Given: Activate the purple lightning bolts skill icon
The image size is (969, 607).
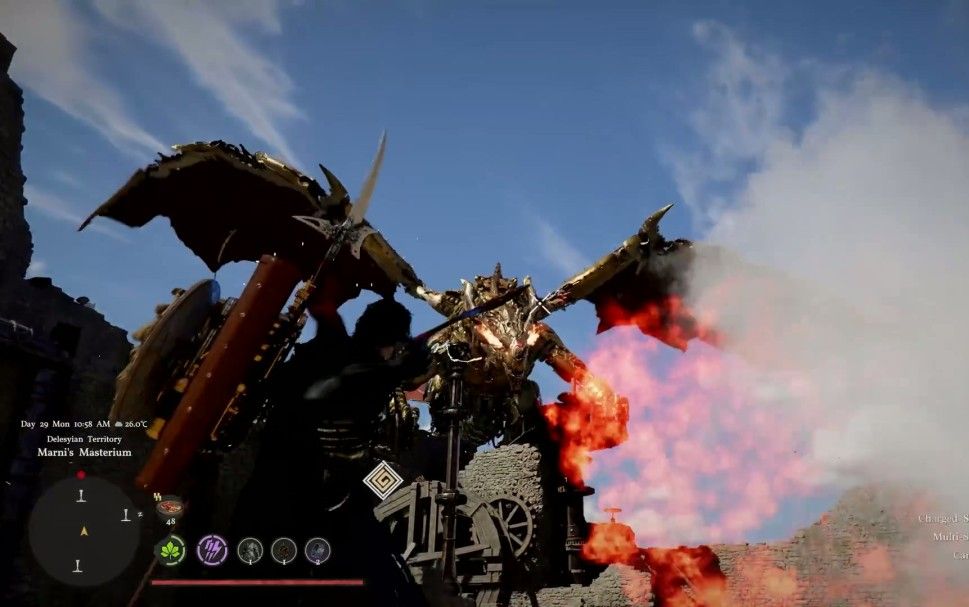Looking at the screenshot, I should pyautogui.click(x=211, y=550).
